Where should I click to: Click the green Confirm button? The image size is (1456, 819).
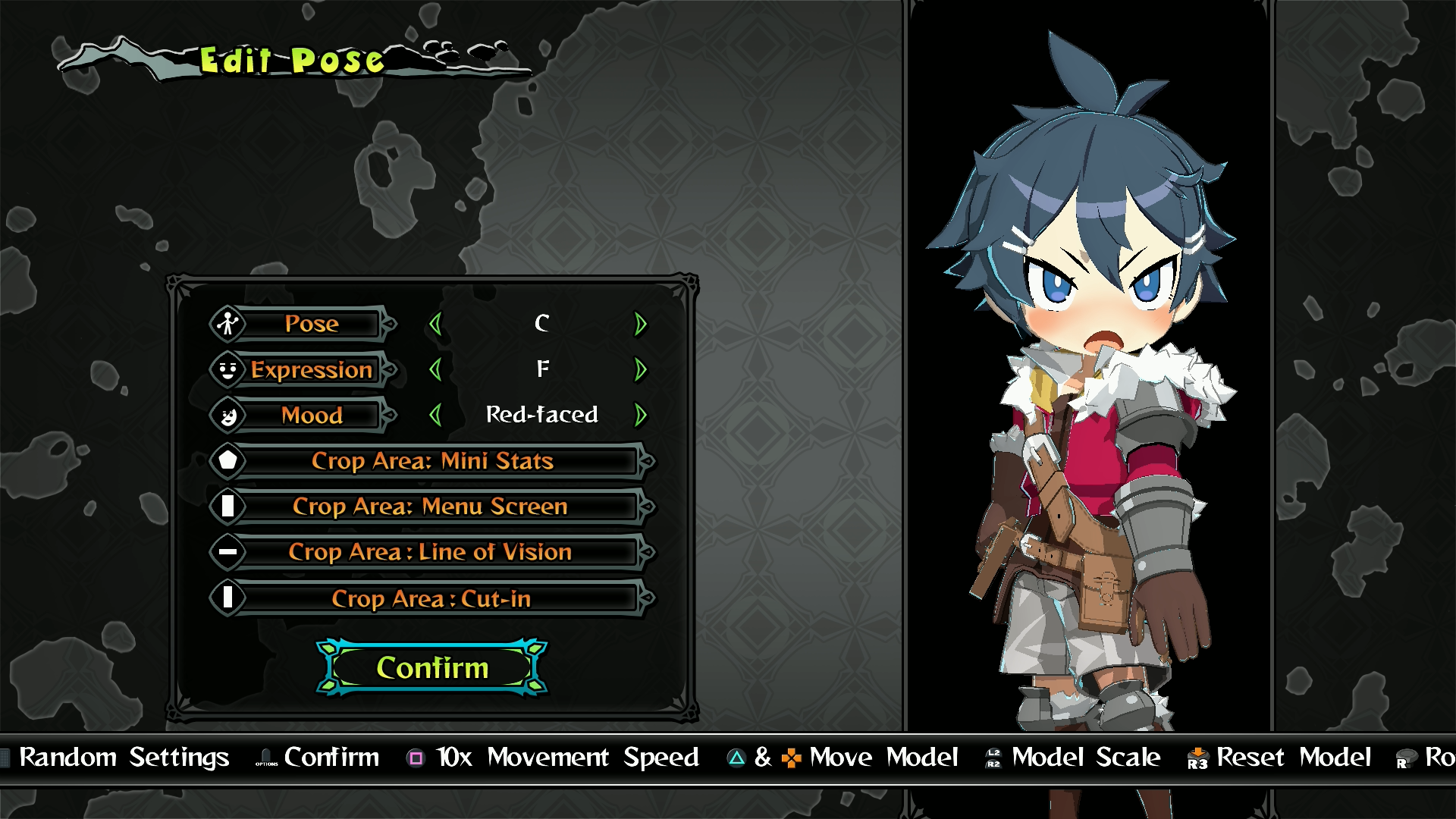pos(432,668)
